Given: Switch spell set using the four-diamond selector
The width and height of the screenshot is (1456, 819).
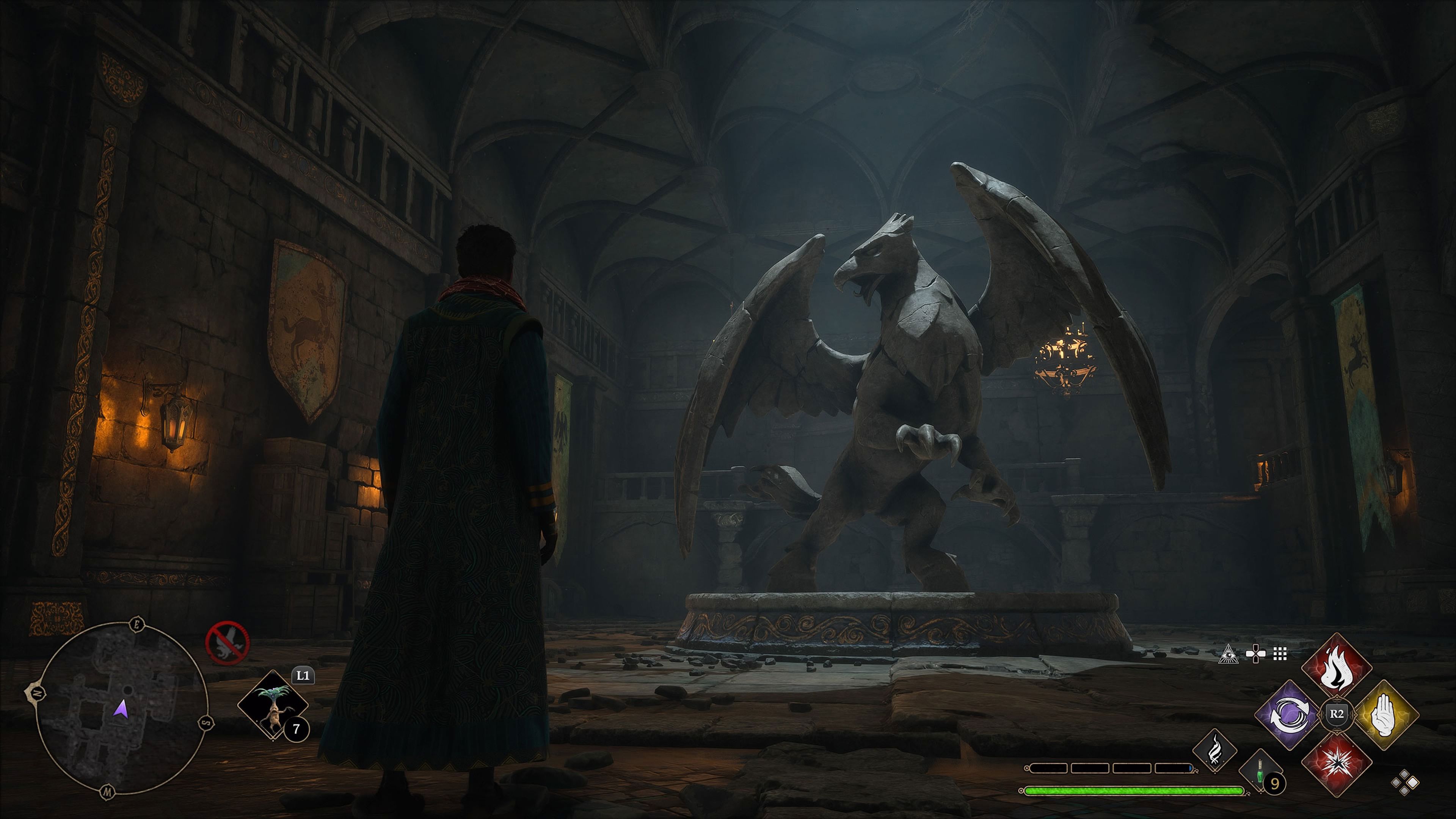Looking at the screenshot, I should (x=1404, y=783).
